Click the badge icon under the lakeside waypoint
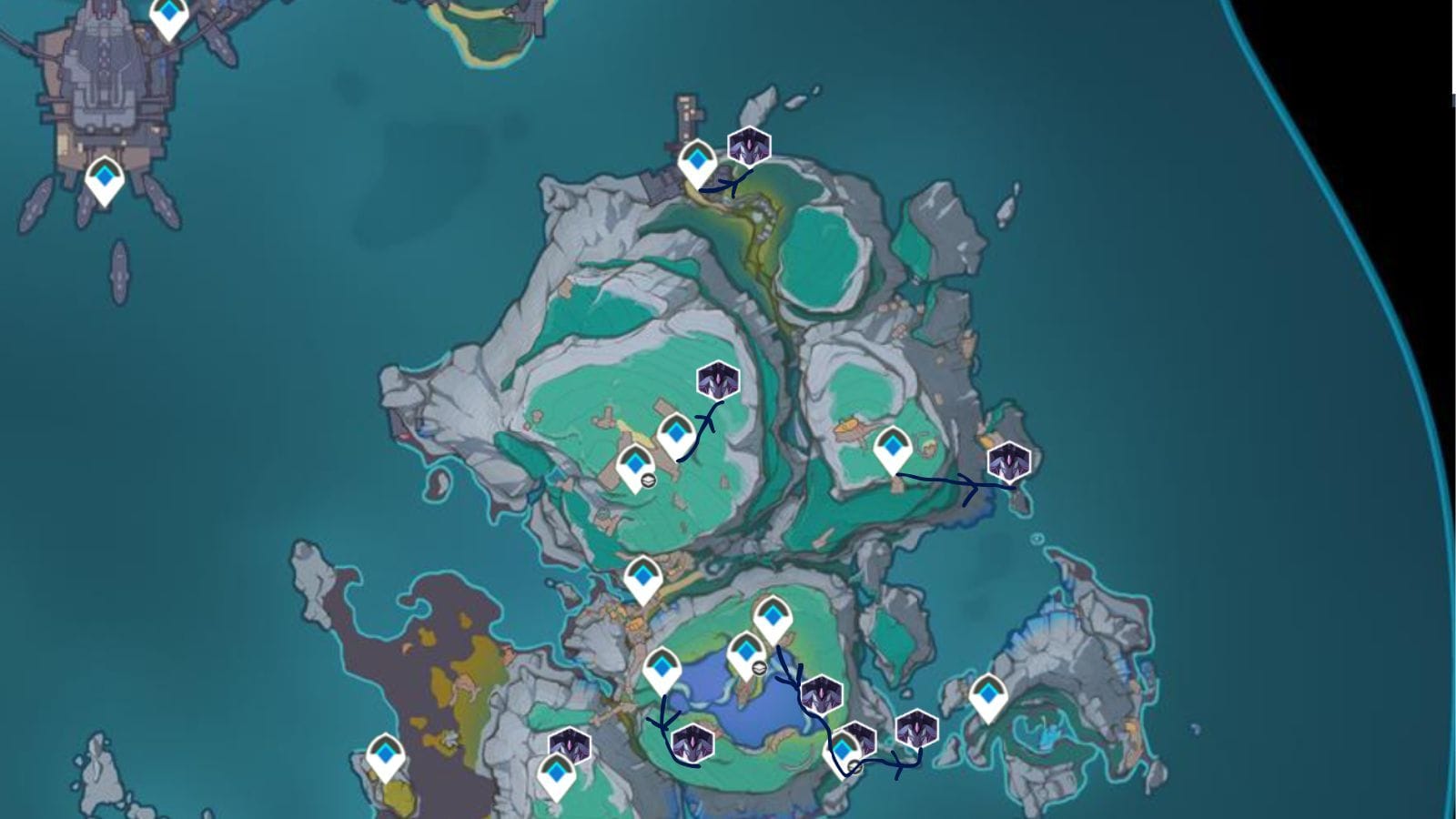 point(757,667)
